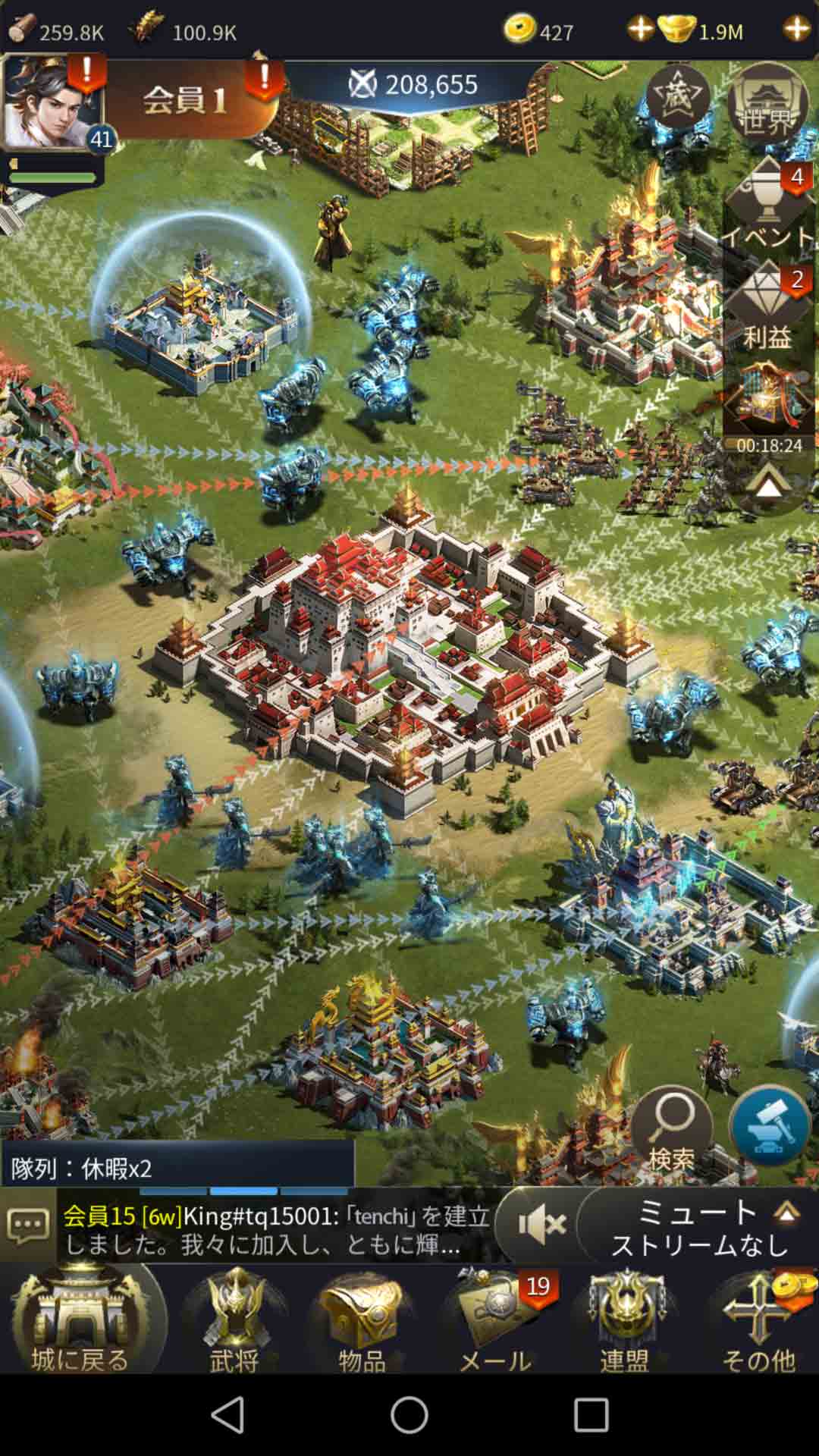Open the 世界 world map button

(767, 104)
